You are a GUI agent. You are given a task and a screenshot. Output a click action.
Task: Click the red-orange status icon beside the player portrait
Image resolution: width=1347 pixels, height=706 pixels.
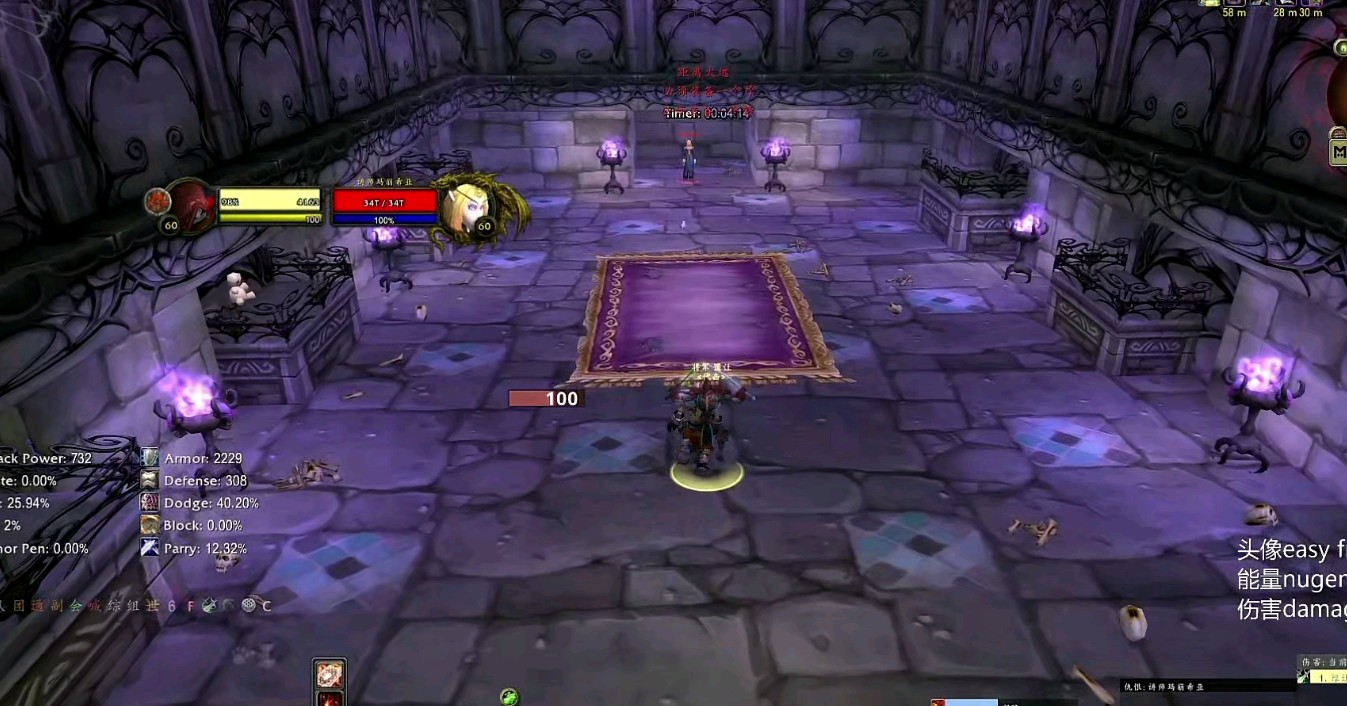(157, 201)
